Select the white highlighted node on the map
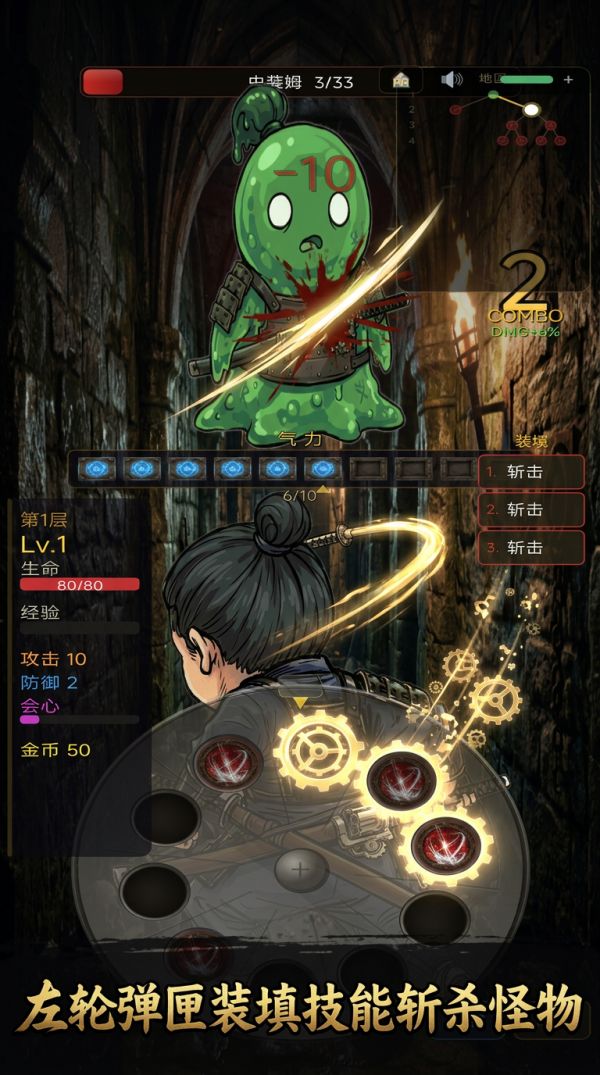Viewport: 600px width, 1075px height. pyautogui.click(x=532, y=109)
